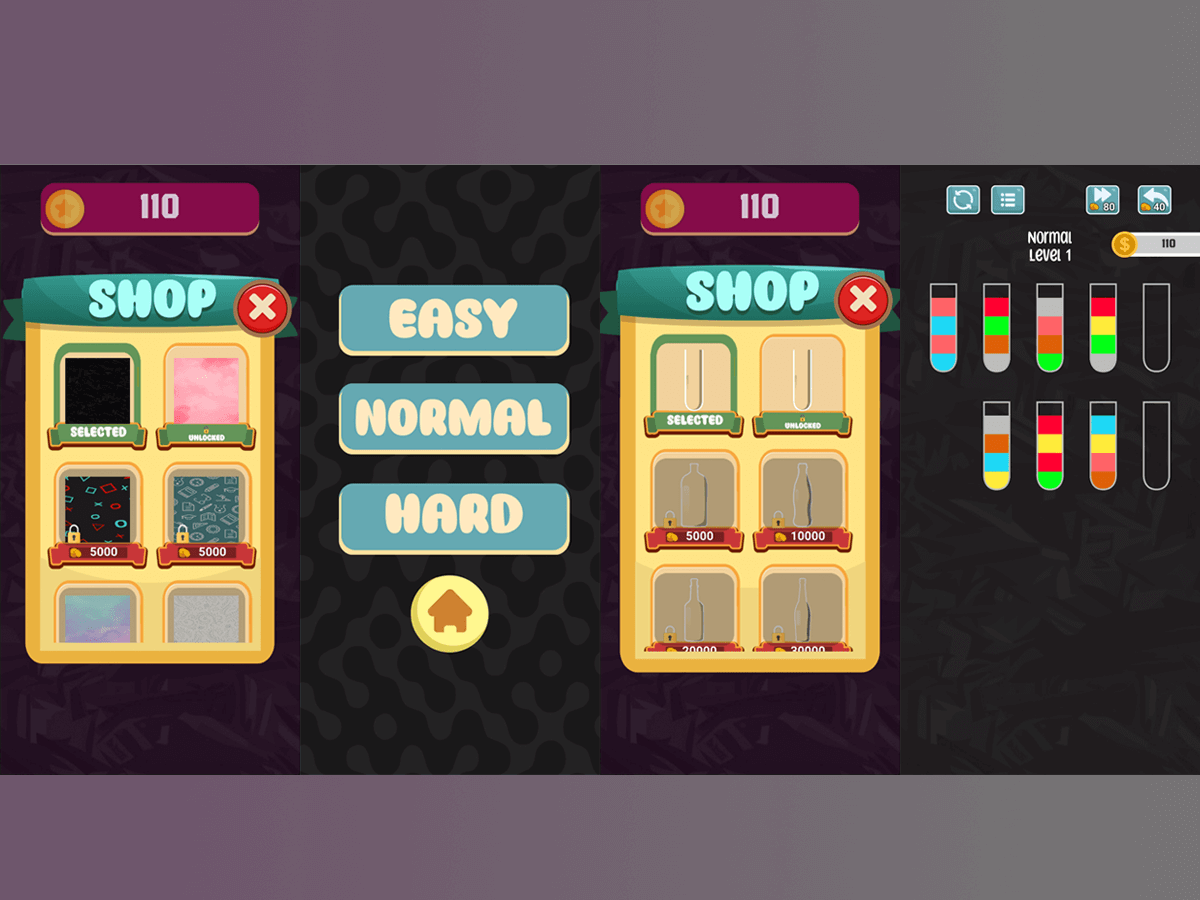Undo the last move for 40 coins
1200x900 pixels.
click(x=1154, y=200)
